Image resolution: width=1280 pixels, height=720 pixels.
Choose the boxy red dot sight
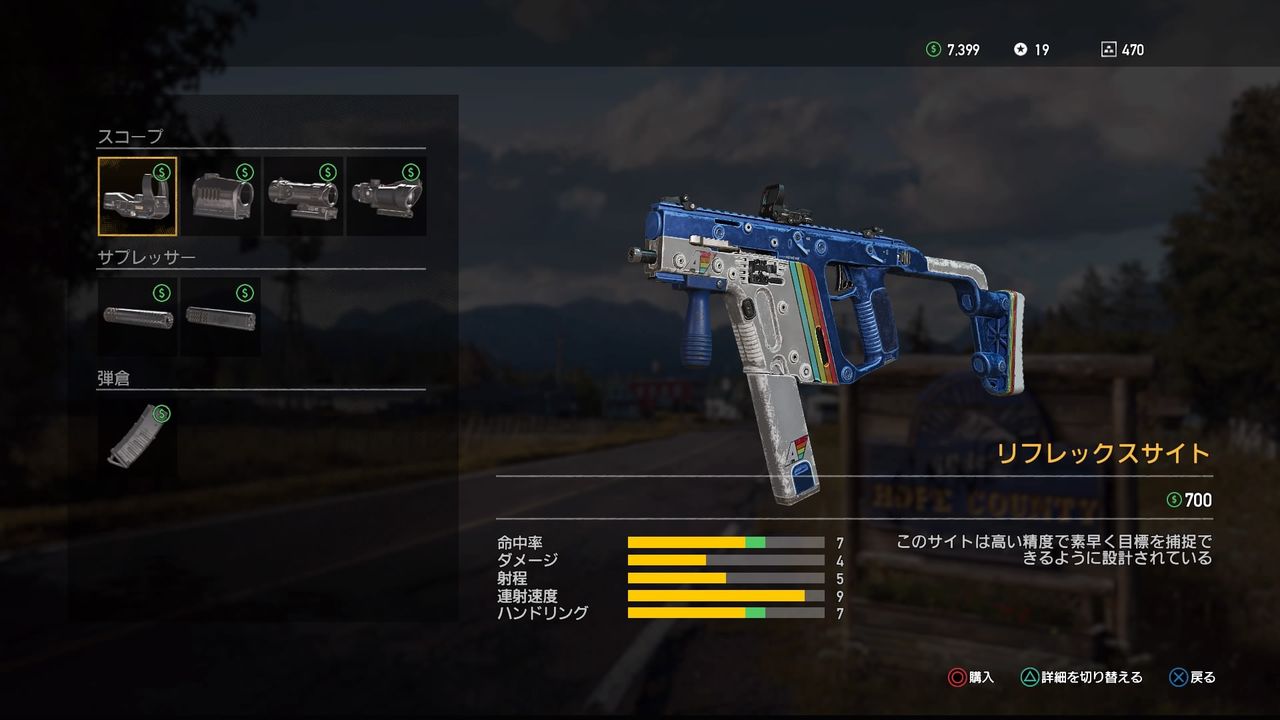221,196
